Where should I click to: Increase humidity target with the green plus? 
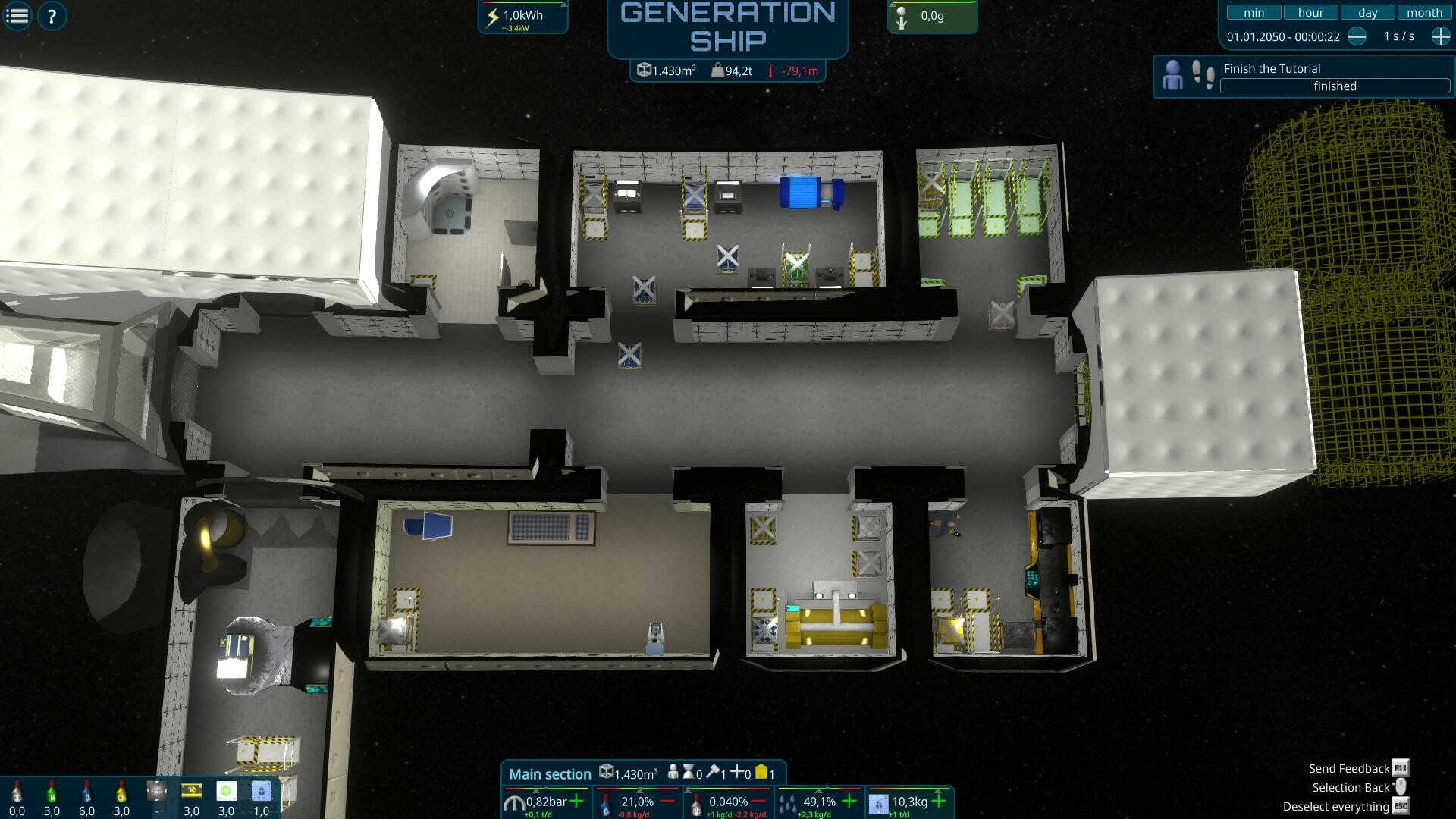(x=849, y=800)
